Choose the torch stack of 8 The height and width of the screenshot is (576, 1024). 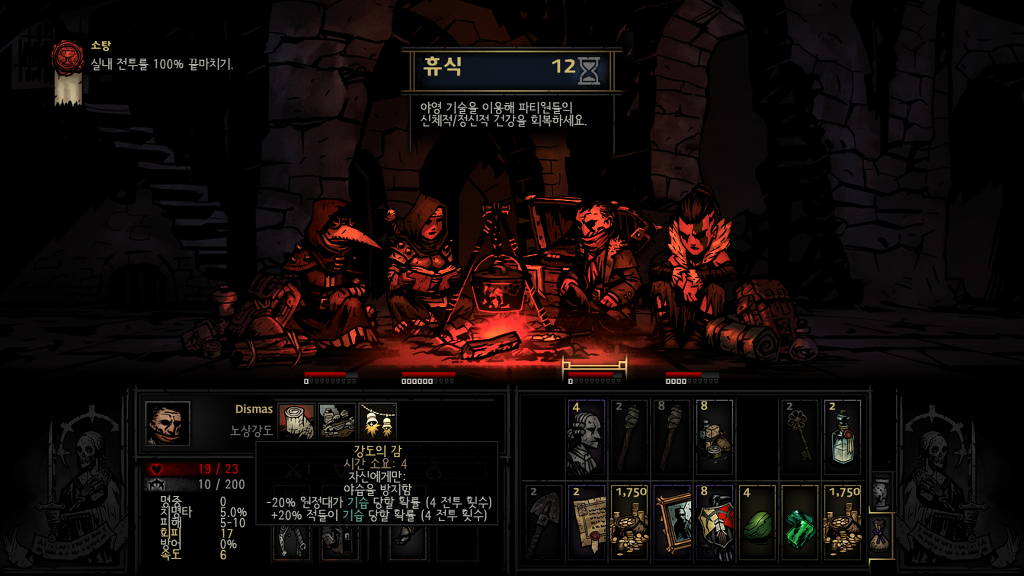(672, 438)
